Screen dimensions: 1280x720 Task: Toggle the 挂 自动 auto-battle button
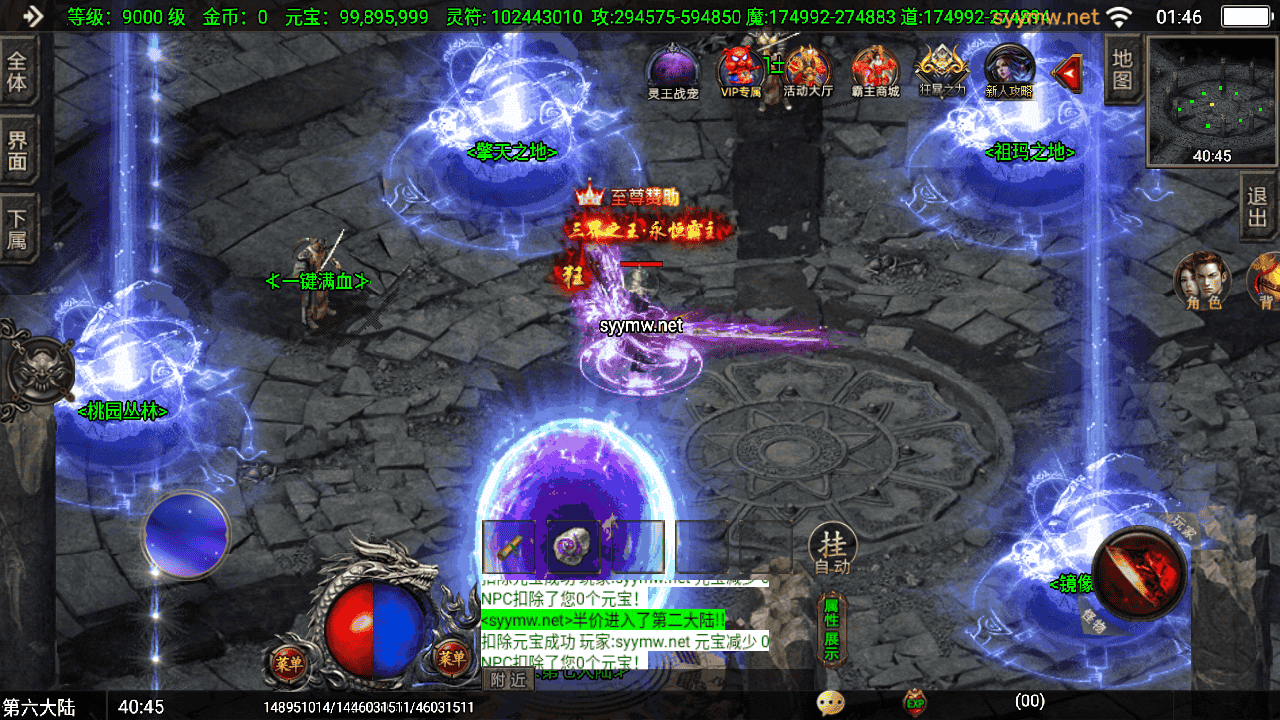(832, 549)
